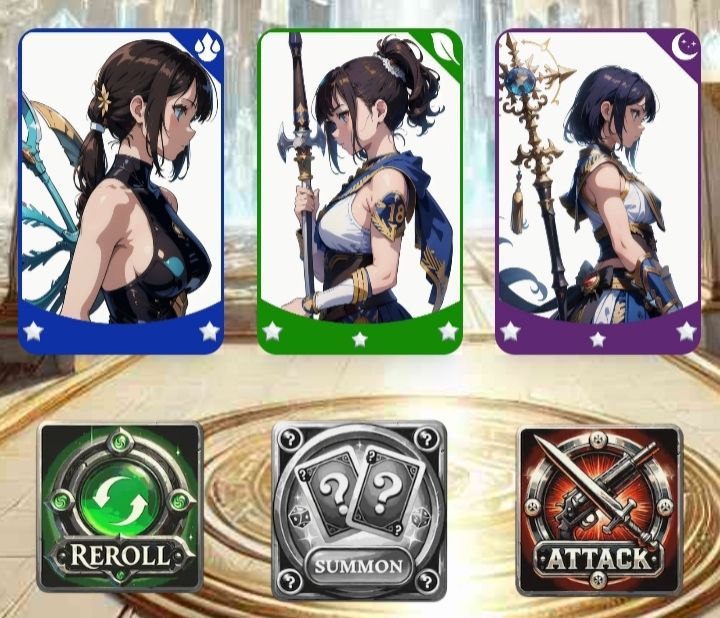Click the green Reroll button

click(120, 507)
